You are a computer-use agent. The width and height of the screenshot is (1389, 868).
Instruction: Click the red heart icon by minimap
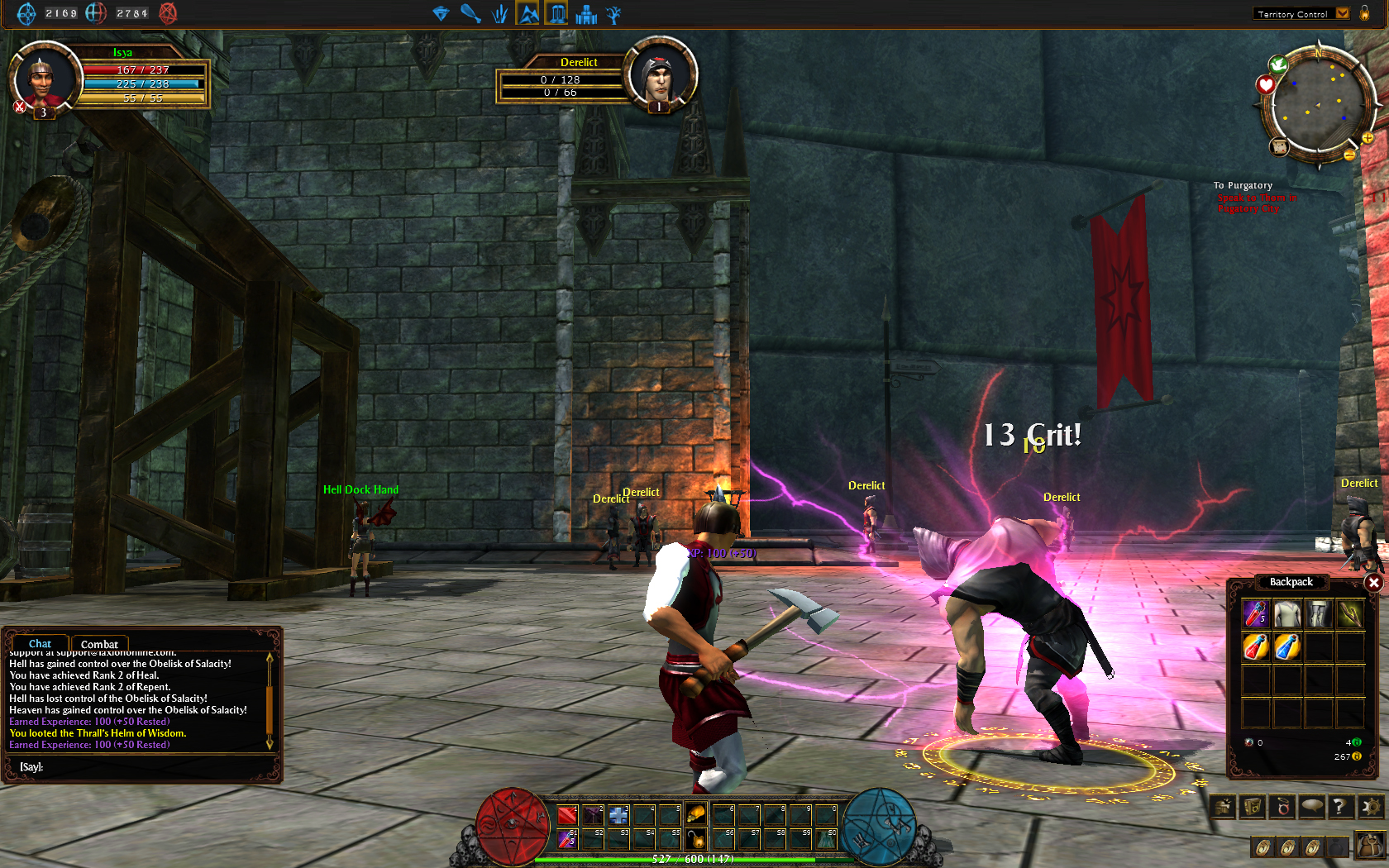pyautogui.click(x=1265, y=84)
